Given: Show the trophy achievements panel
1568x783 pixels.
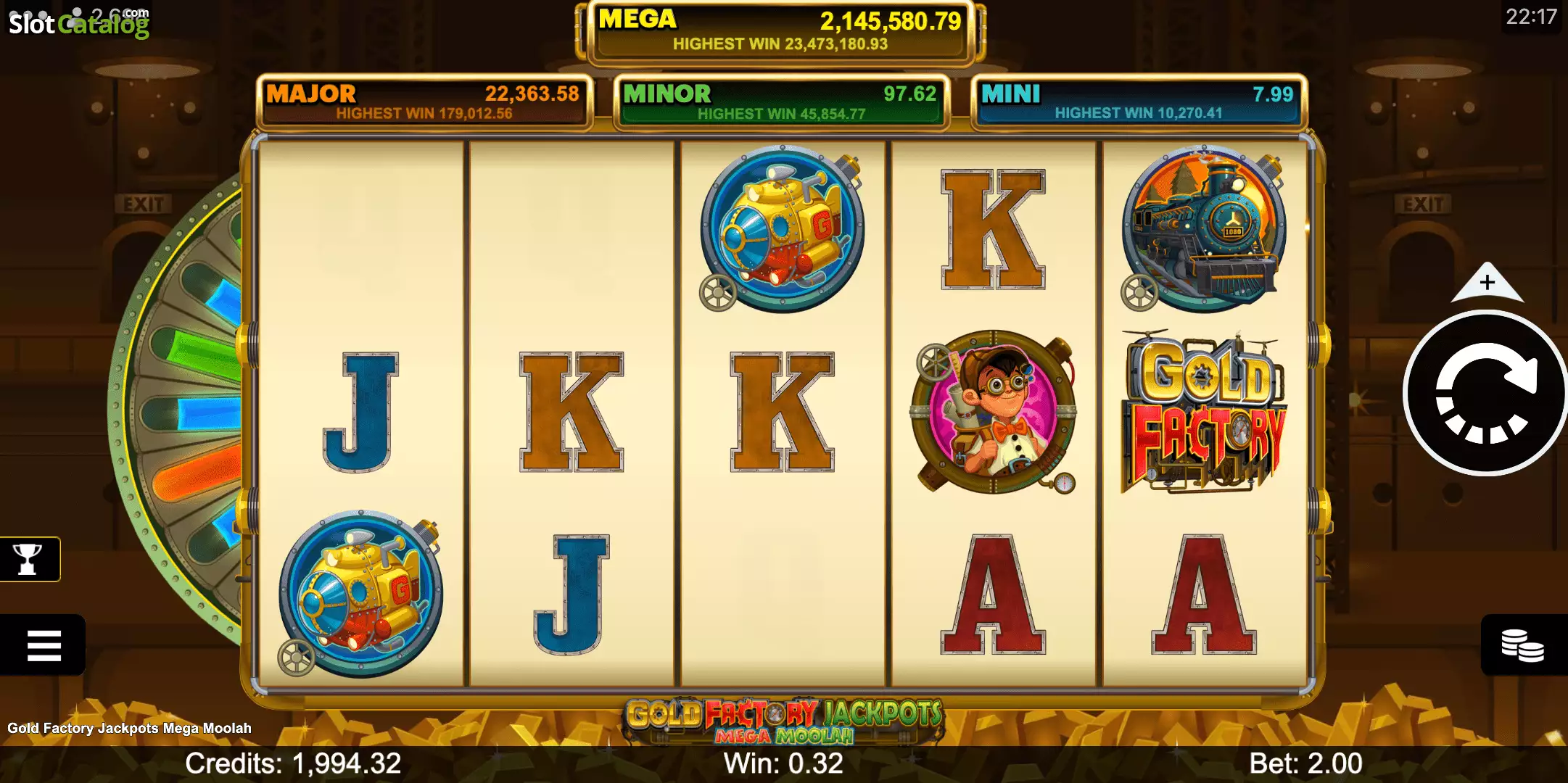Looking at the screenshot, I should click(x=28, y=559).
